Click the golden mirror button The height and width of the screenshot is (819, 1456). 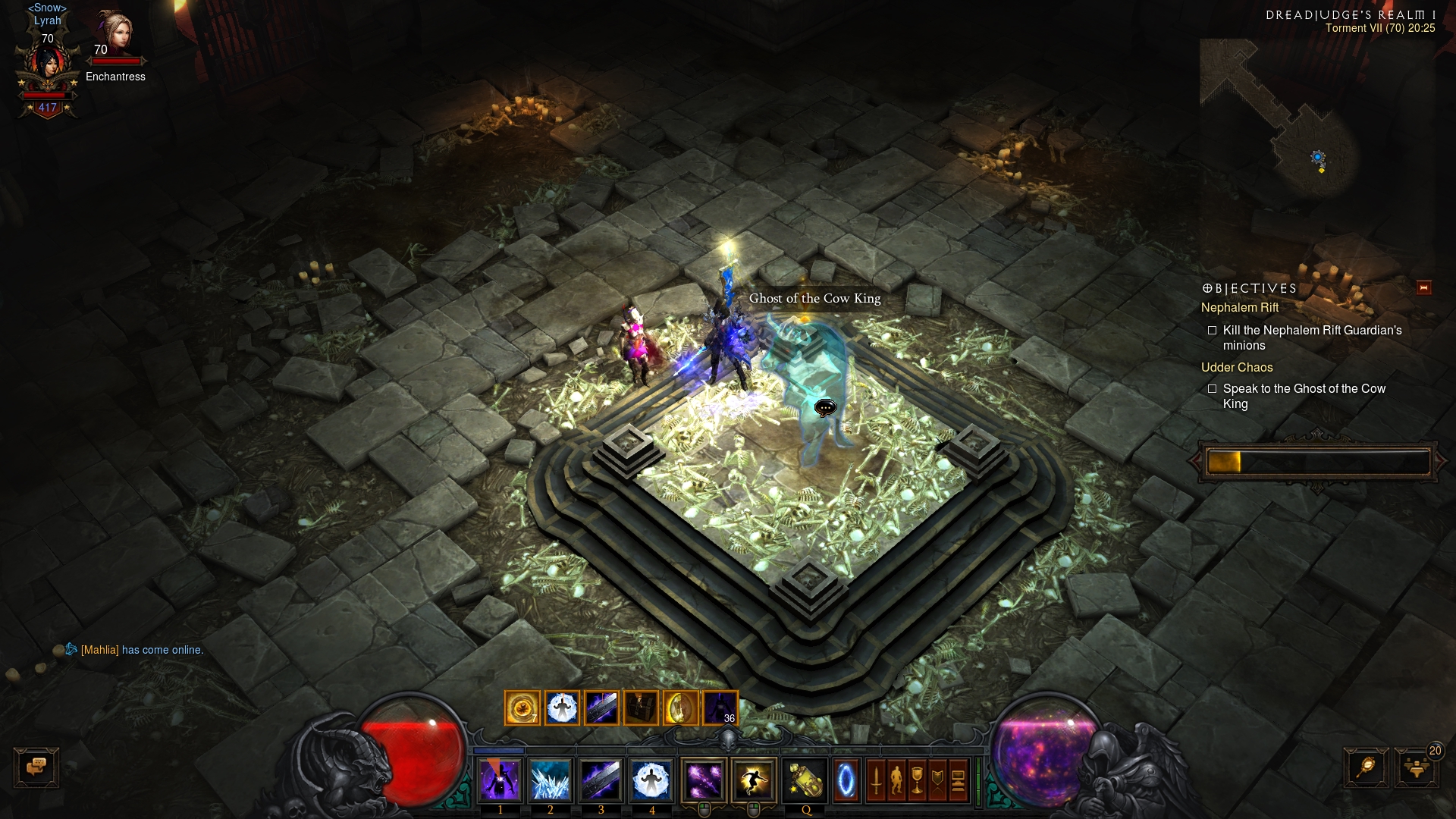pos(1366,767)
